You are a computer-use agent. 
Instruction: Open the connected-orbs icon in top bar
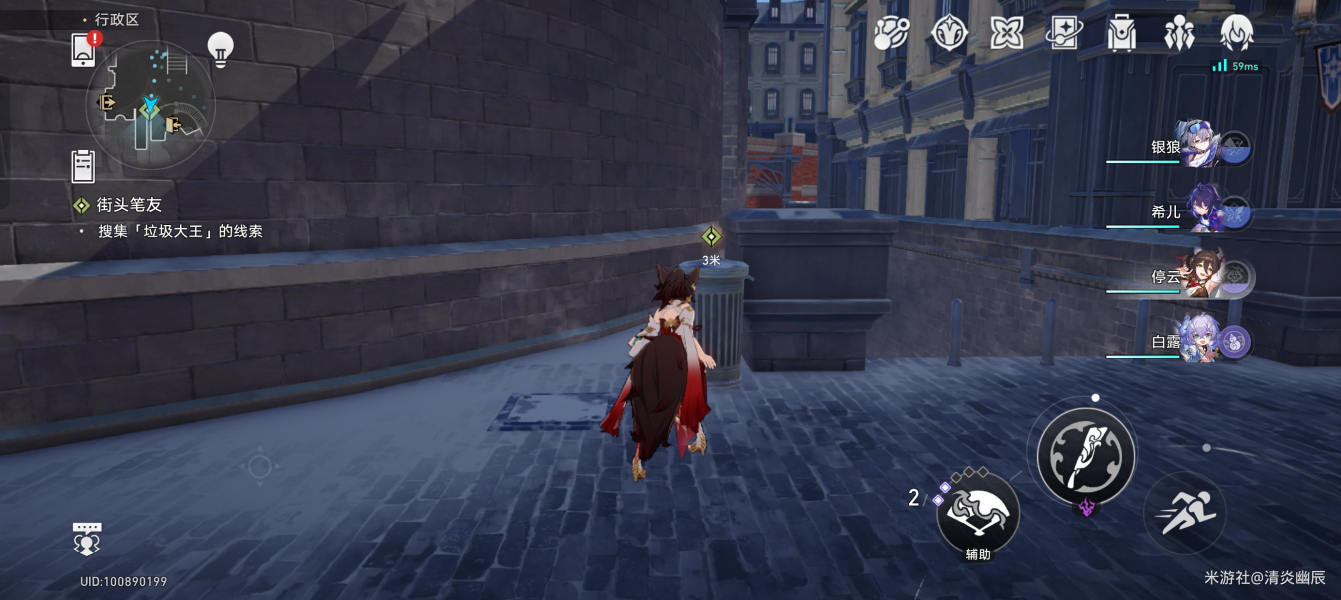click(x=890, y=33)
